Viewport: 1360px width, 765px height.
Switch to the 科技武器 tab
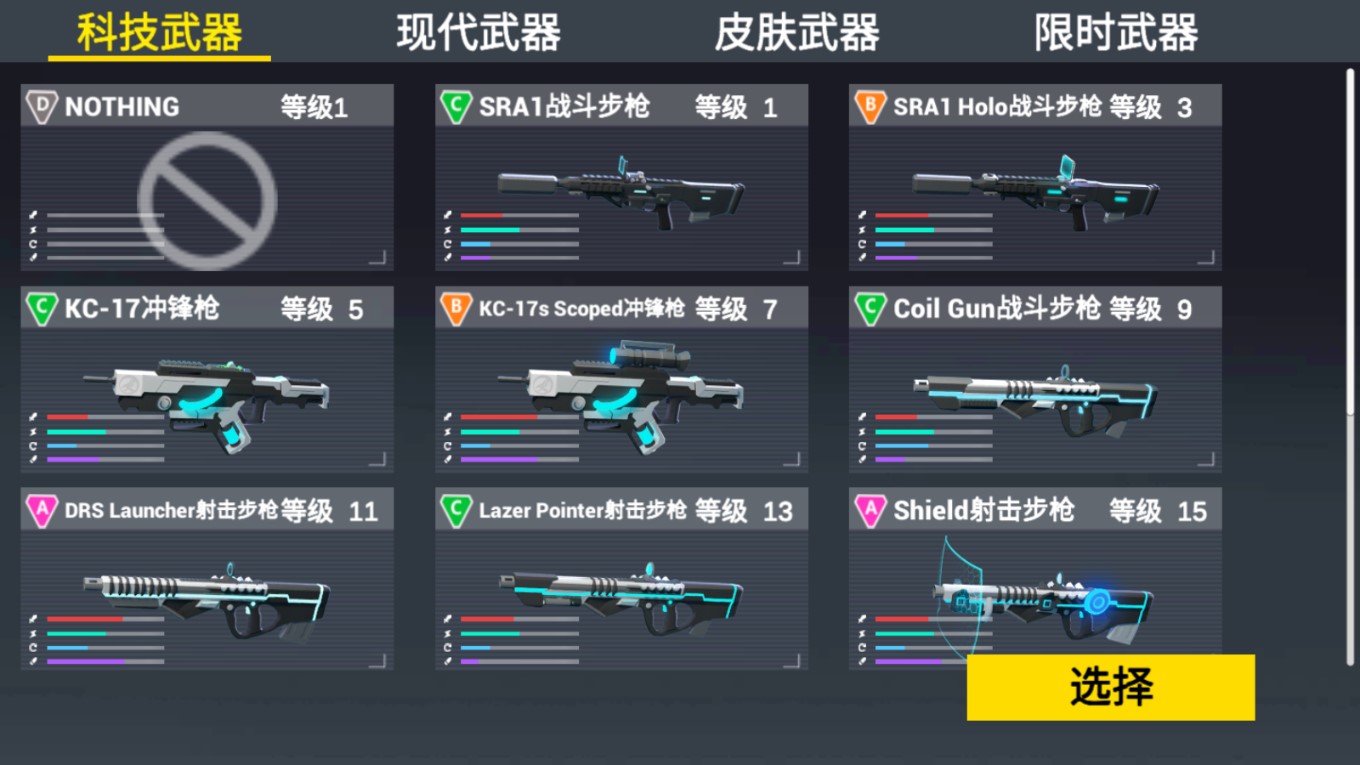click(160, 33)
